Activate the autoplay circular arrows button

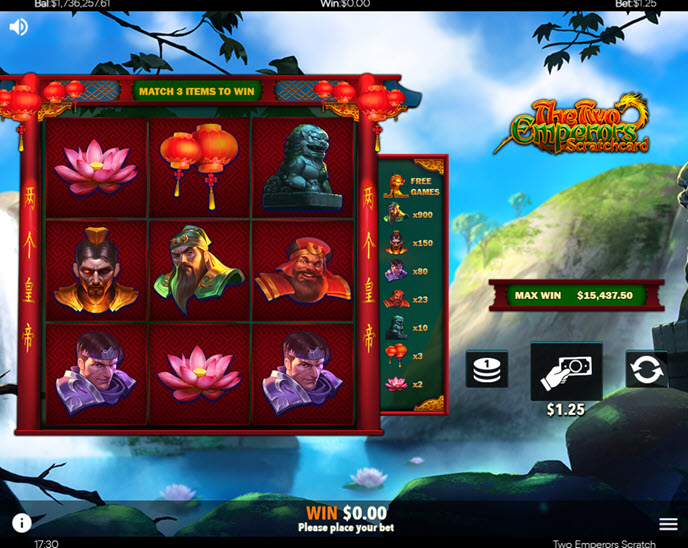tap(646, 369)
